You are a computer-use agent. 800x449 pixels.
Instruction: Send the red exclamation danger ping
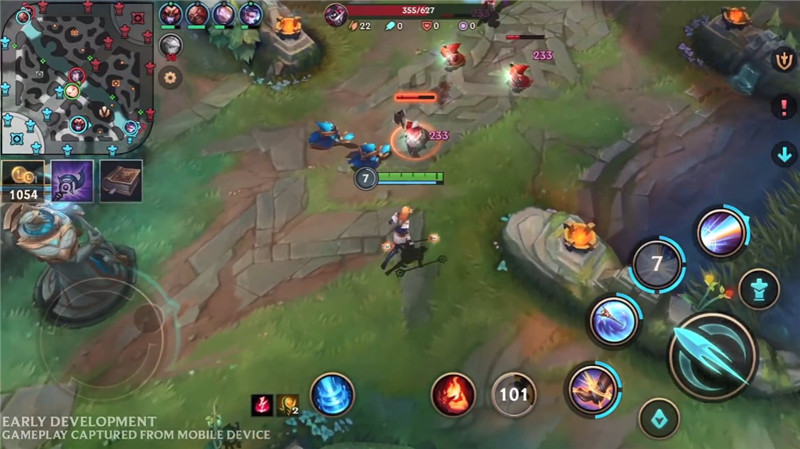784,107
